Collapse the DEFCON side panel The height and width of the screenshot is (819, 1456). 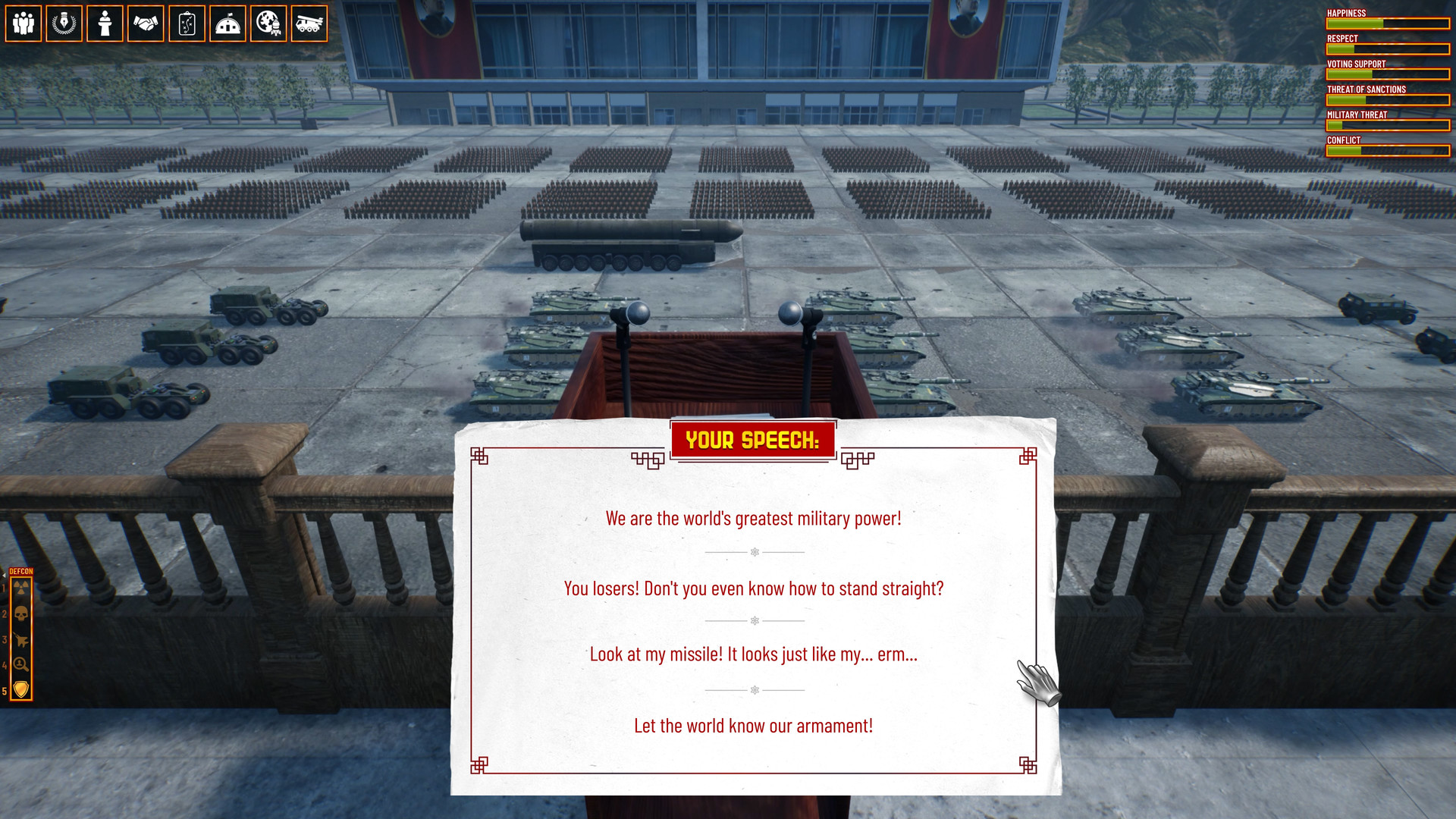(5, 575)
